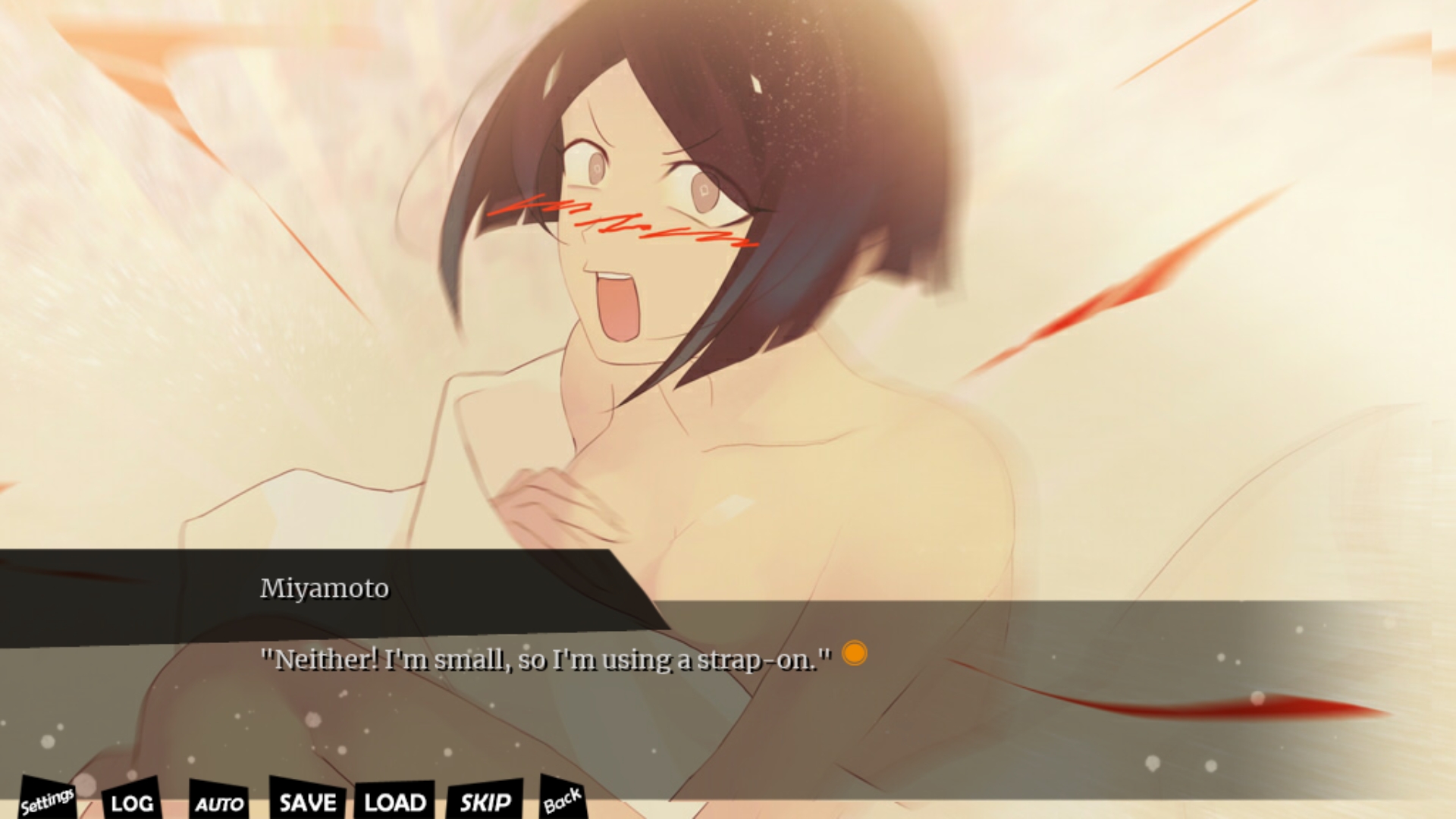Open the SAVE screen
The image size is (1456, 819).
pyautogui.click(x=307, y=802)
